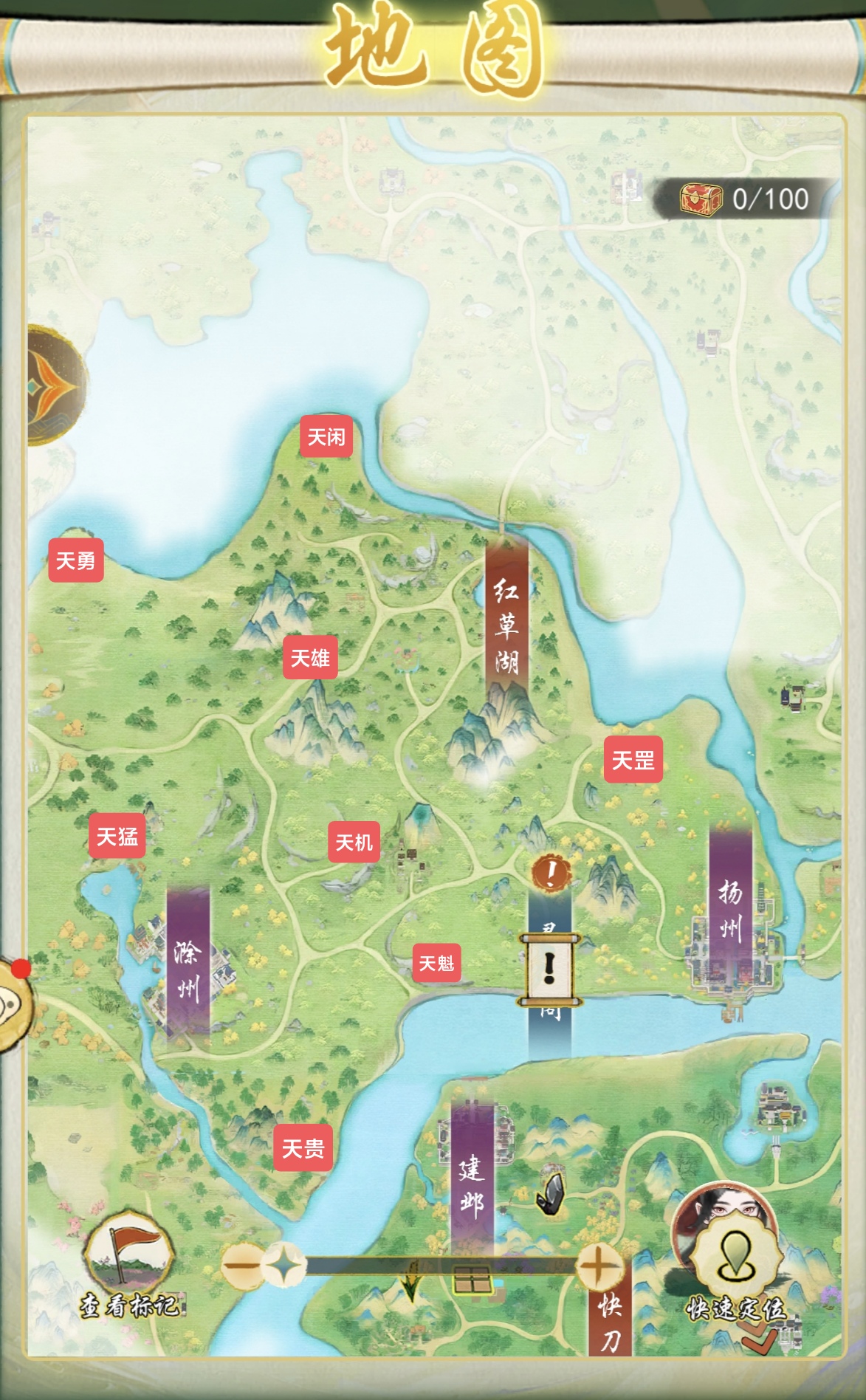Choose the 天机 map marker
This screenshot has width=866, height=1400.
point(354,842)
